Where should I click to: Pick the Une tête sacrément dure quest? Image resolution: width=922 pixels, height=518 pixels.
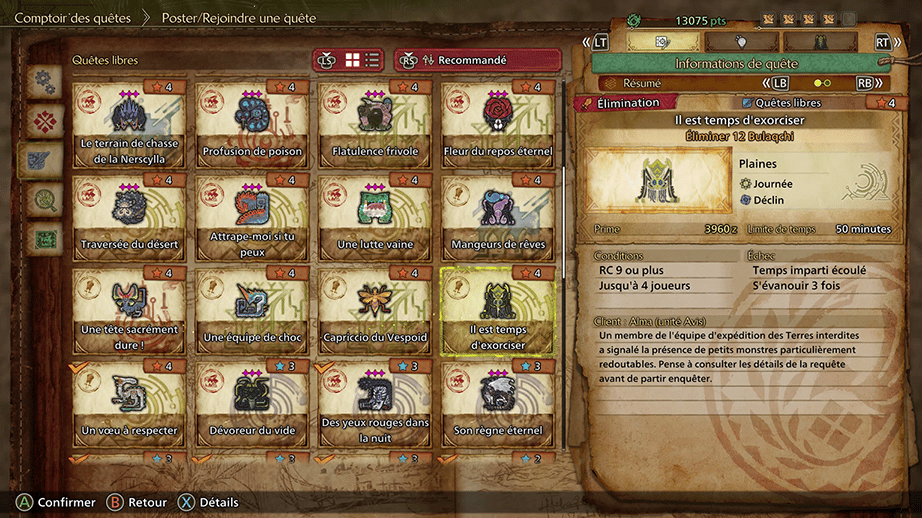[129, 310]
